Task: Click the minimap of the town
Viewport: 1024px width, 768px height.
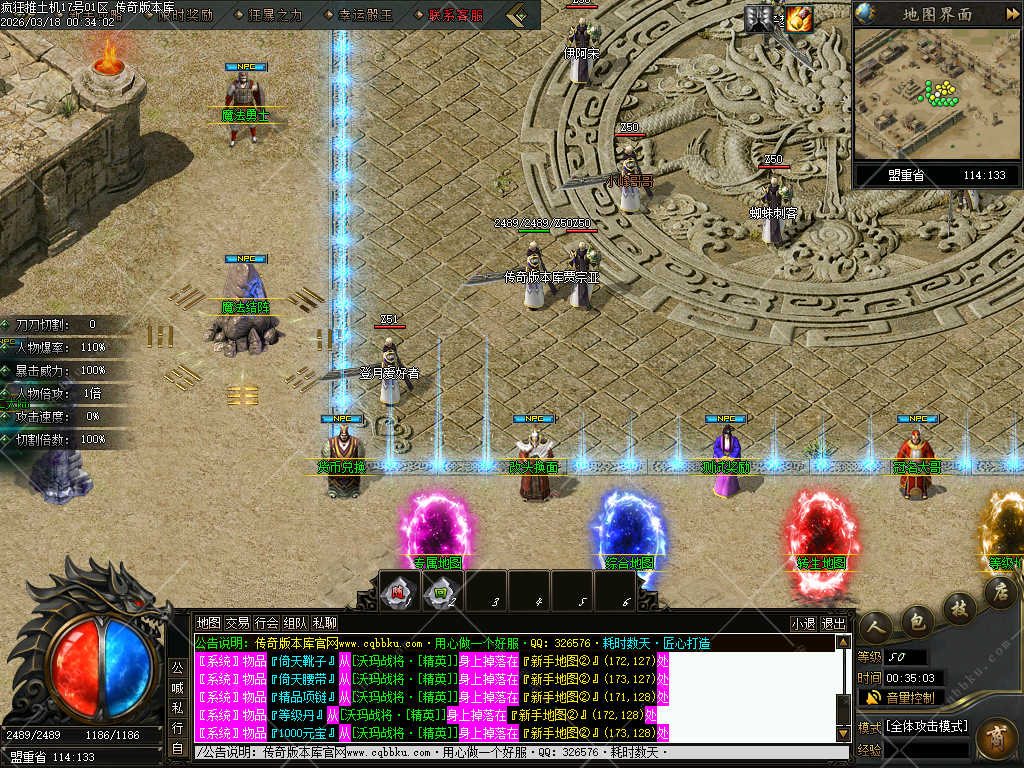Action: [937, 94]
